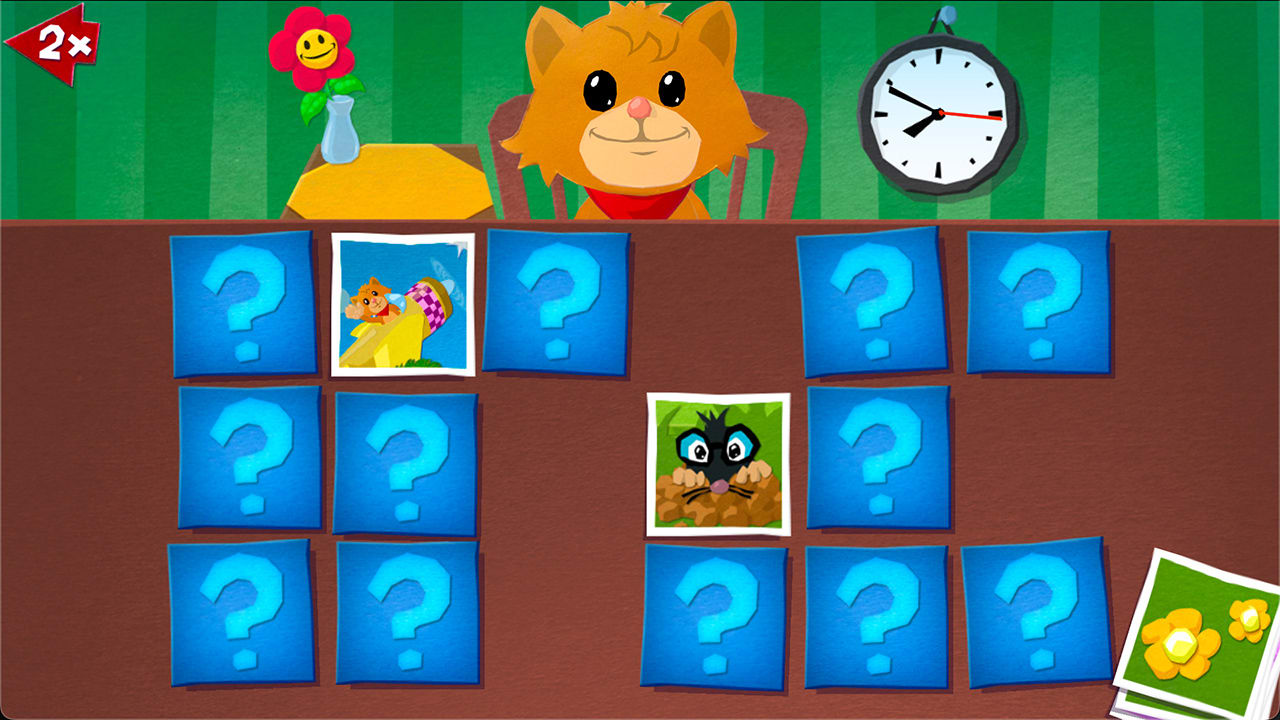Viewport: 1280px width, 720px height.
Task: Tap the flower photo stack in the corner
Action: pyautogui.click(x=1196, y=628)
